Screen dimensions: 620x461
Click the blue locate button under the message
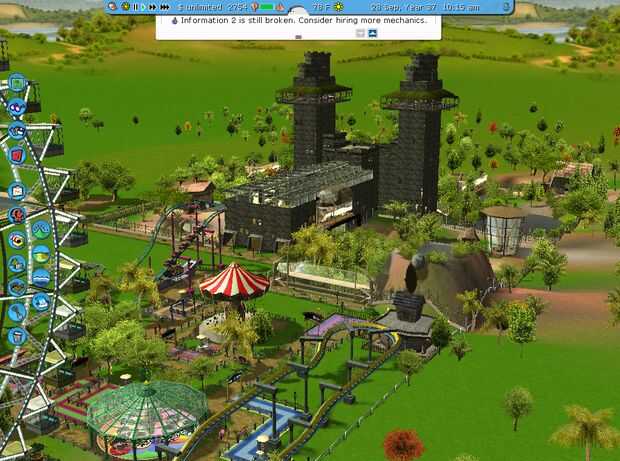click(373, 33)
